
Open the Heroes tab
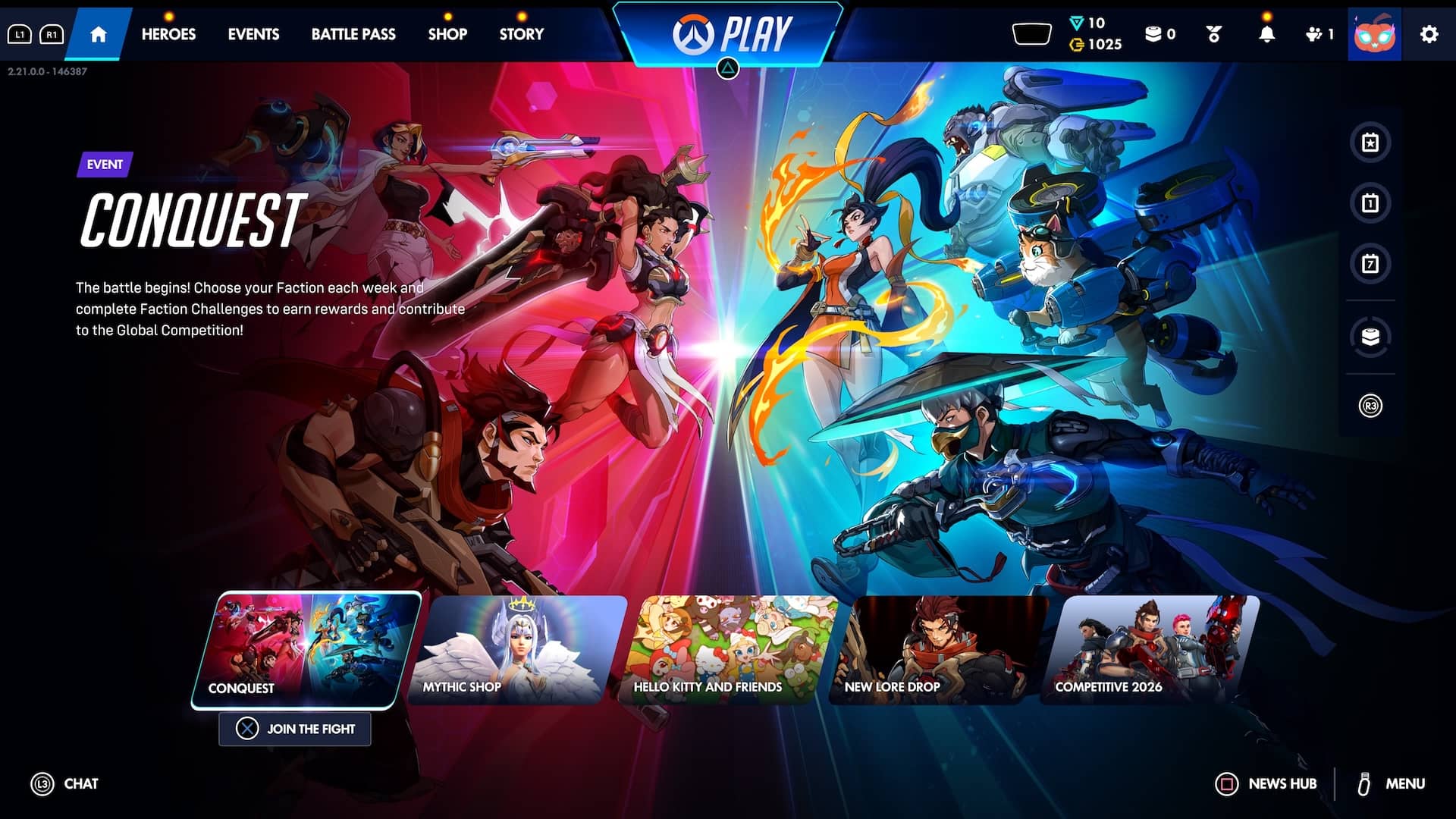(x=168, y=34)
